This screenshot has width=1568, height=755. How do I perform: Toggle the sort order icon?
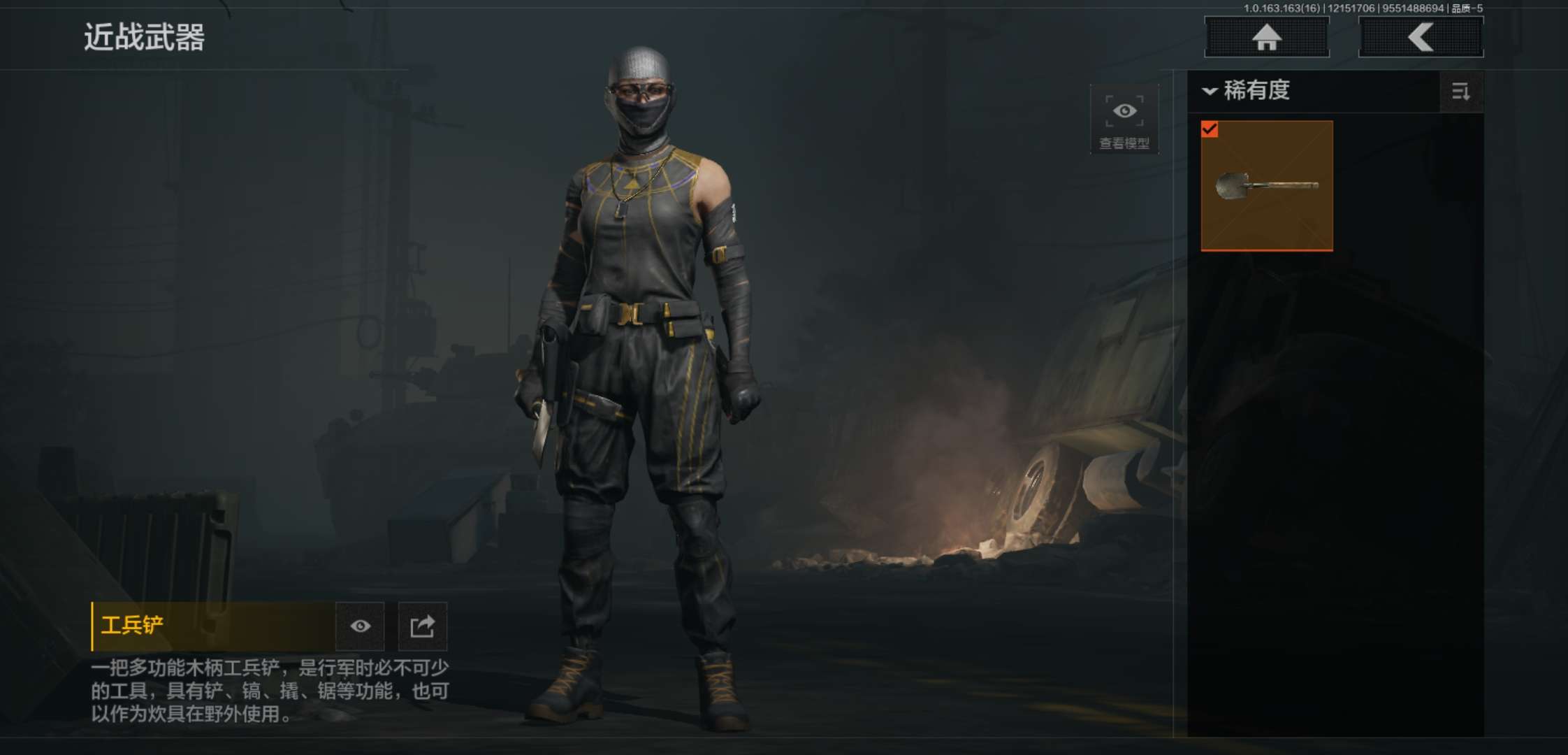1460,92
